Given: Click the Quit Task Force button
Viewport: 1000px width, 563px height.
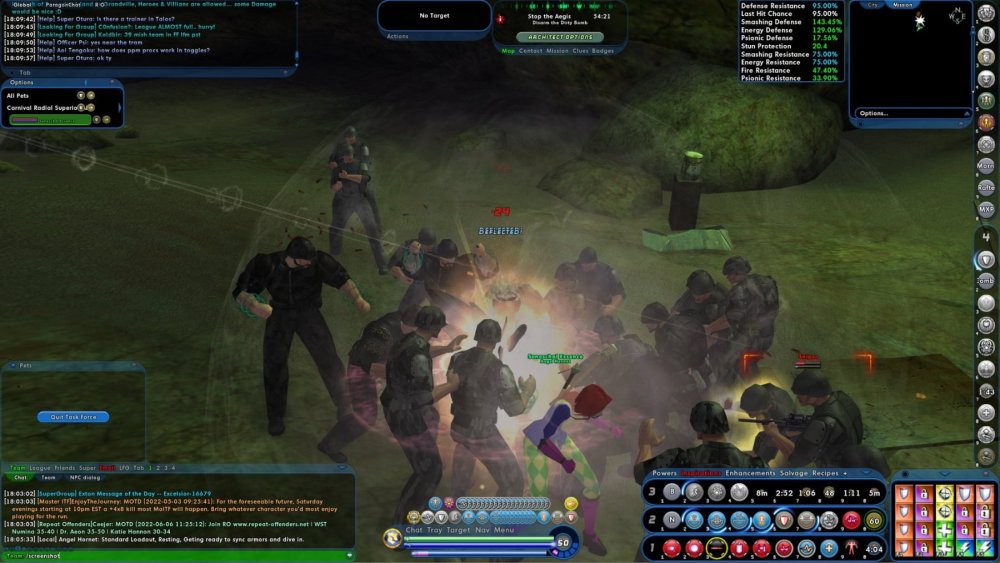Looking at the screenshot, I should pyautogui.click(x=73, y=417).
